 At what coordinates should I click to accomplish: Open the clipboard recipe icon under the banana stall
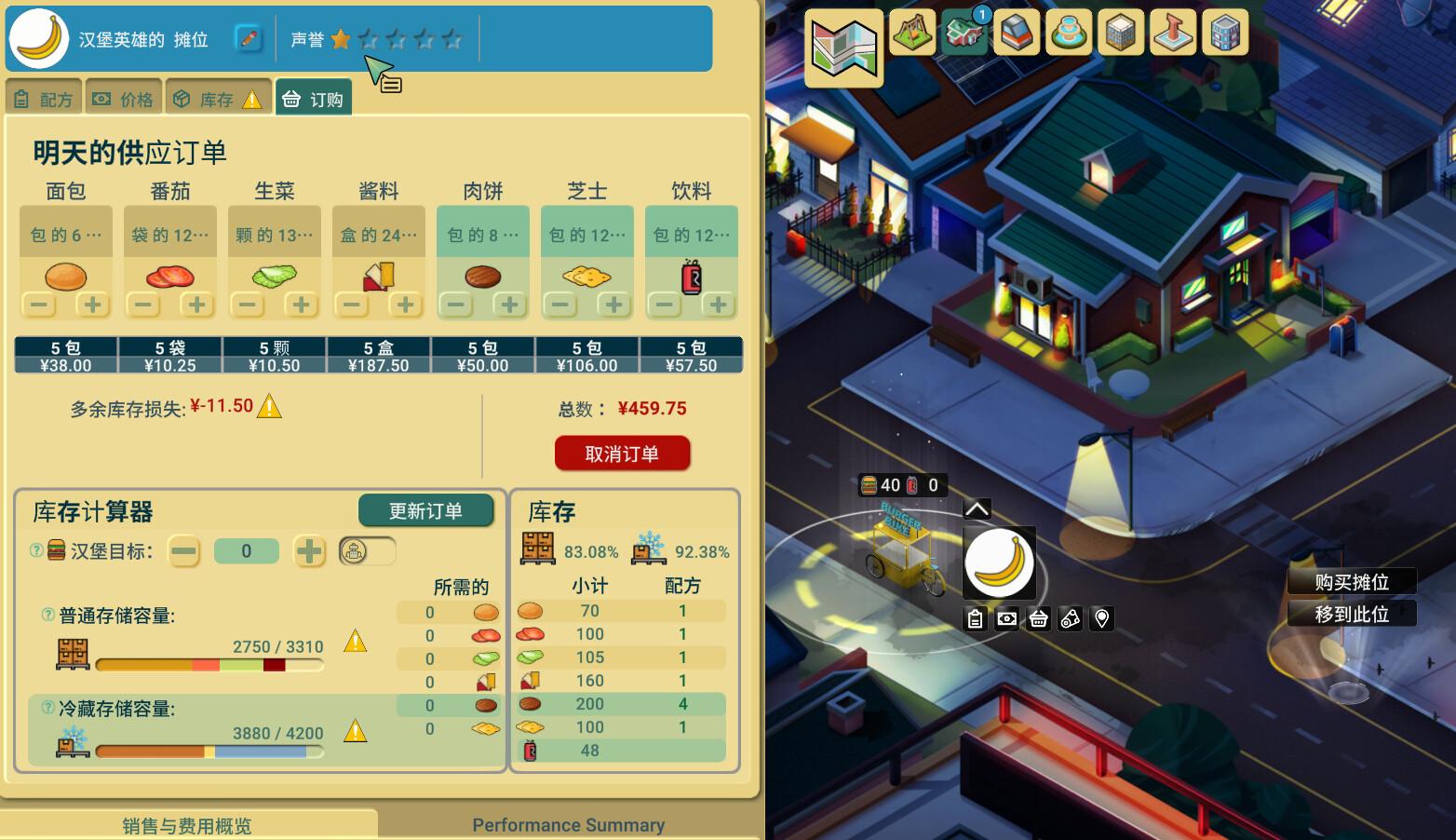[974, 617]
